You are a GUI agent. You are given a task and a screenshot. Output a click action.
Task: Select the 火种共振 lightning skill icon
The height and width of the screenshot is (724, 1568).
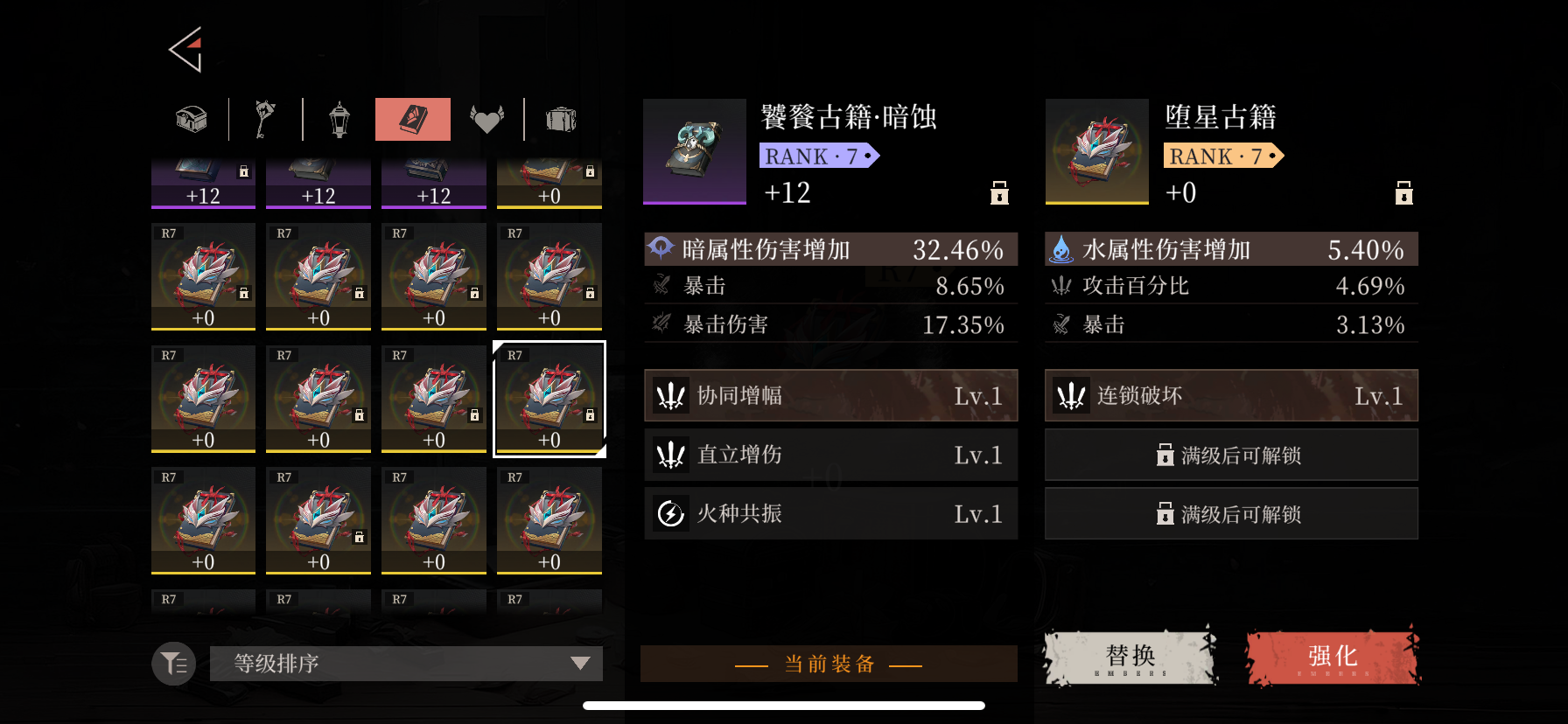coord(669,513)
